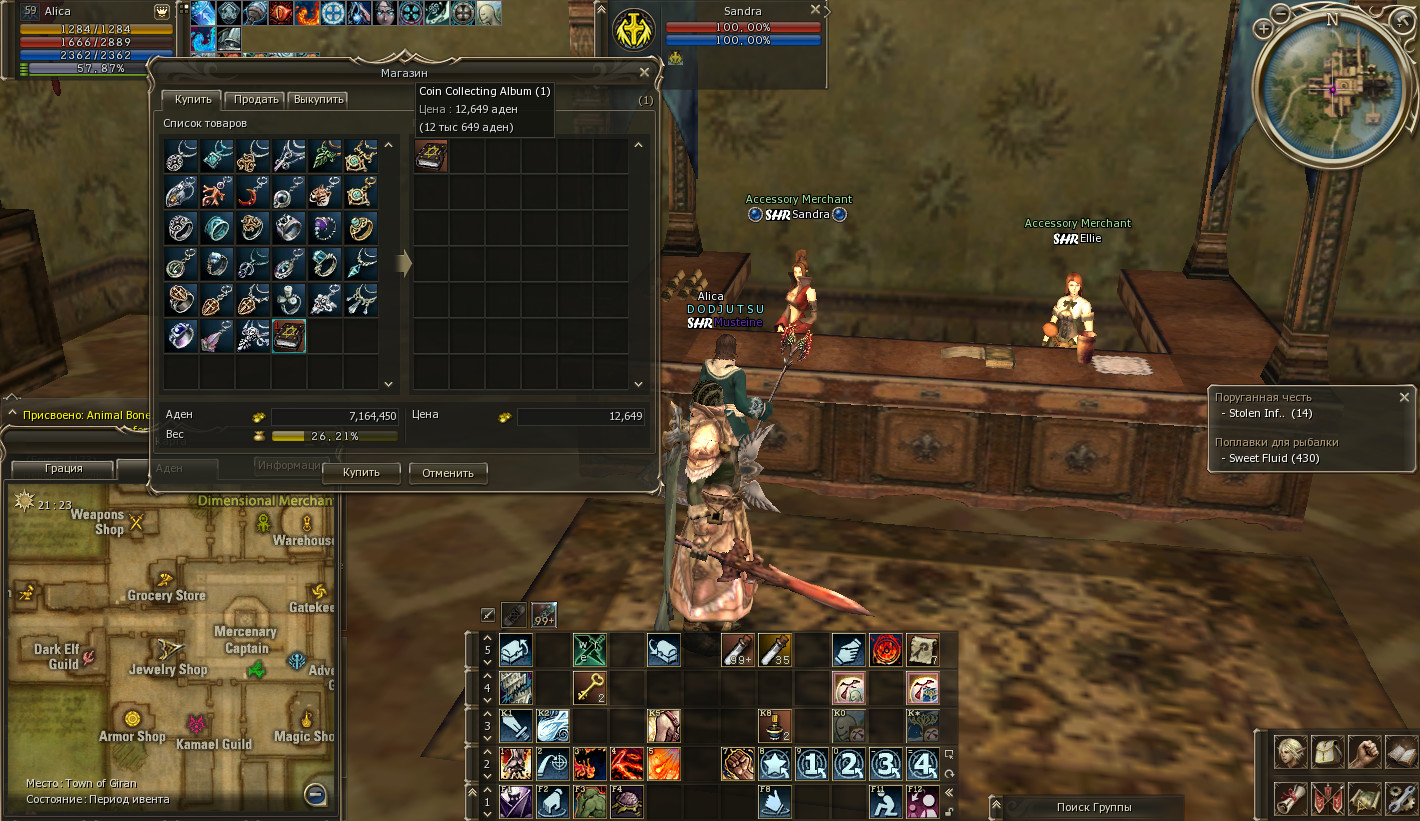Shrink the town map with minus button
The image size is (1420, 821).
click(315, 795)
